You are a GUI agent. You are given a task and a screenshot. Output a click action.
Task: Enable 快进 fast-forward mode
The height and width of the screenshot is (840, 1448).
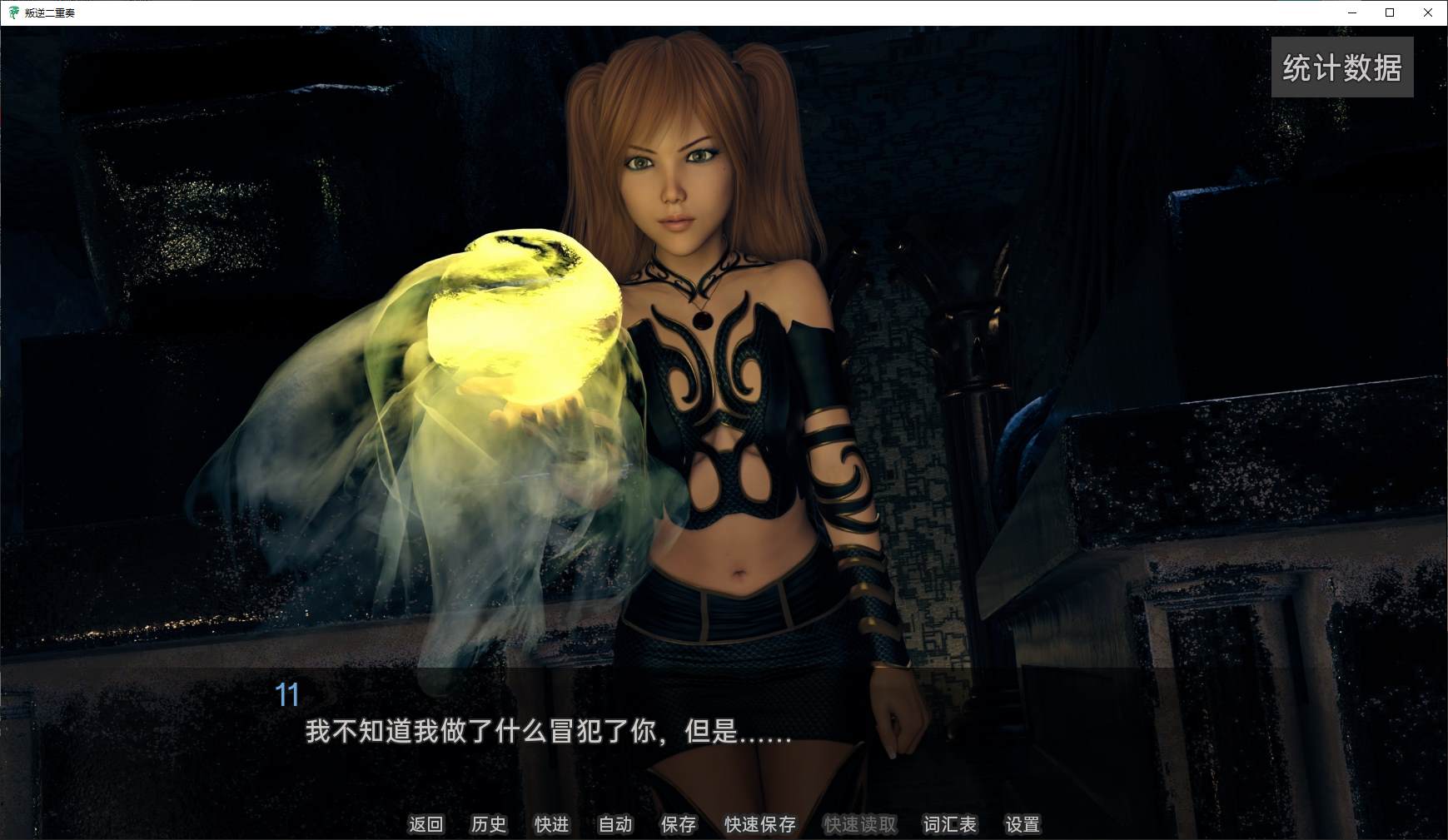point(552,824)
